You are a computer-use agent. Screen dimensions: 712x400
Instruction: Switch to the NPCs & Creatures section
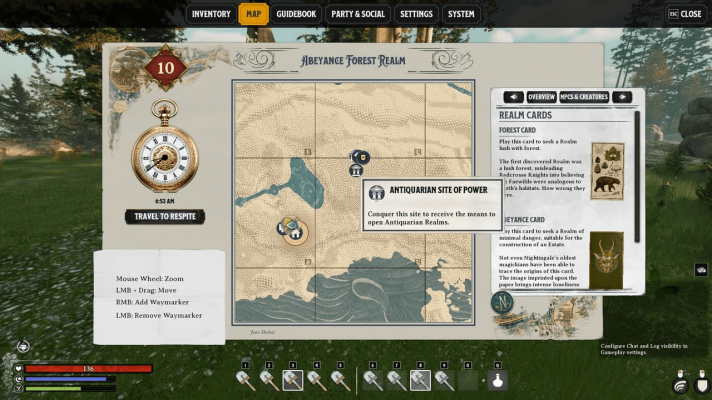(583, 97)
